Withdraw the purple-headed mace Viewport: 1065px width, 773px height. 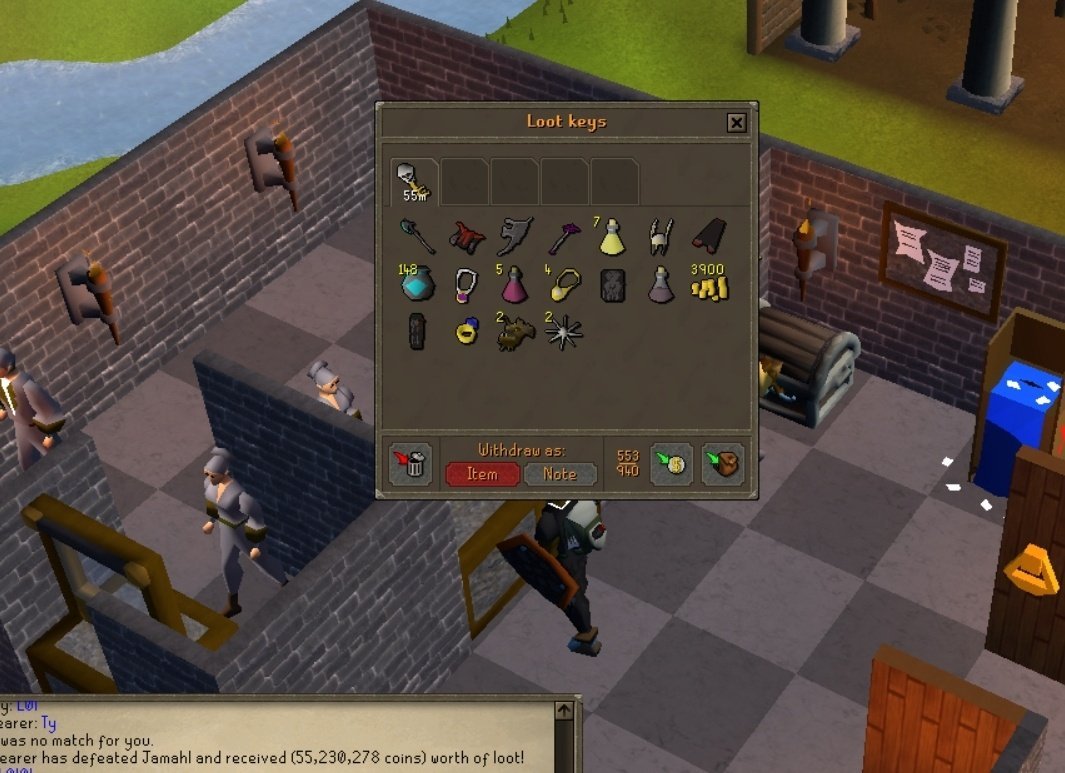pyautogui.click(x=563, y=238)
